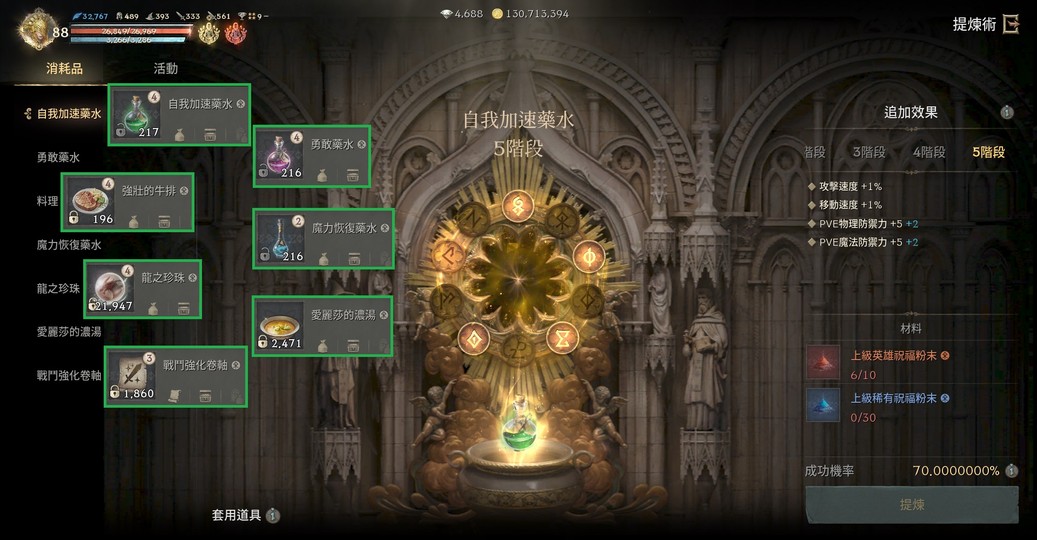This screenshot has width=1037, height=540.
Task: Open the info icon beside 追加效果
Action: click(1007, 113)
